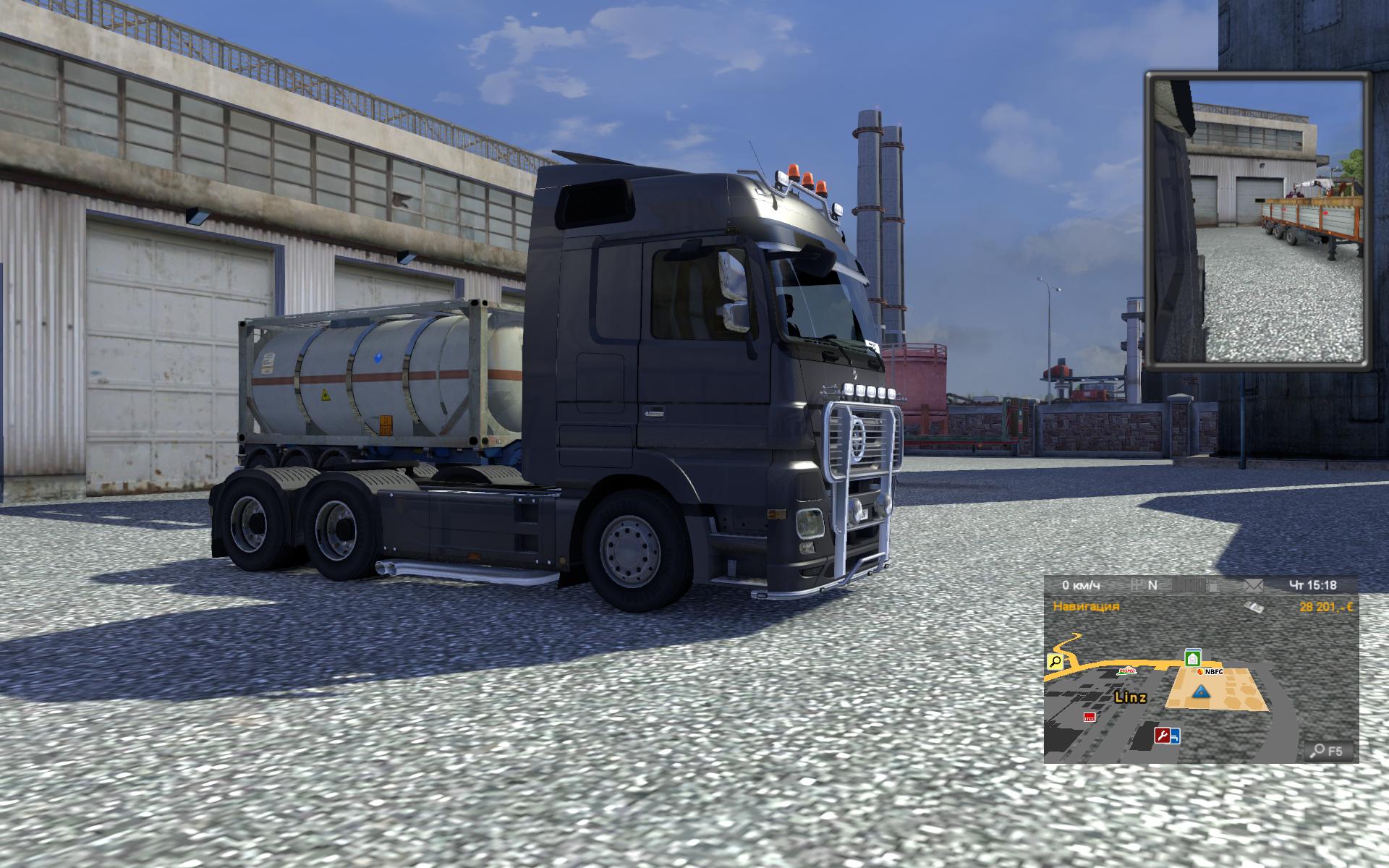Click the red ITCC company marker
The width and height of the screenshot is (1389, 868).
click(x=1089, y=717)
